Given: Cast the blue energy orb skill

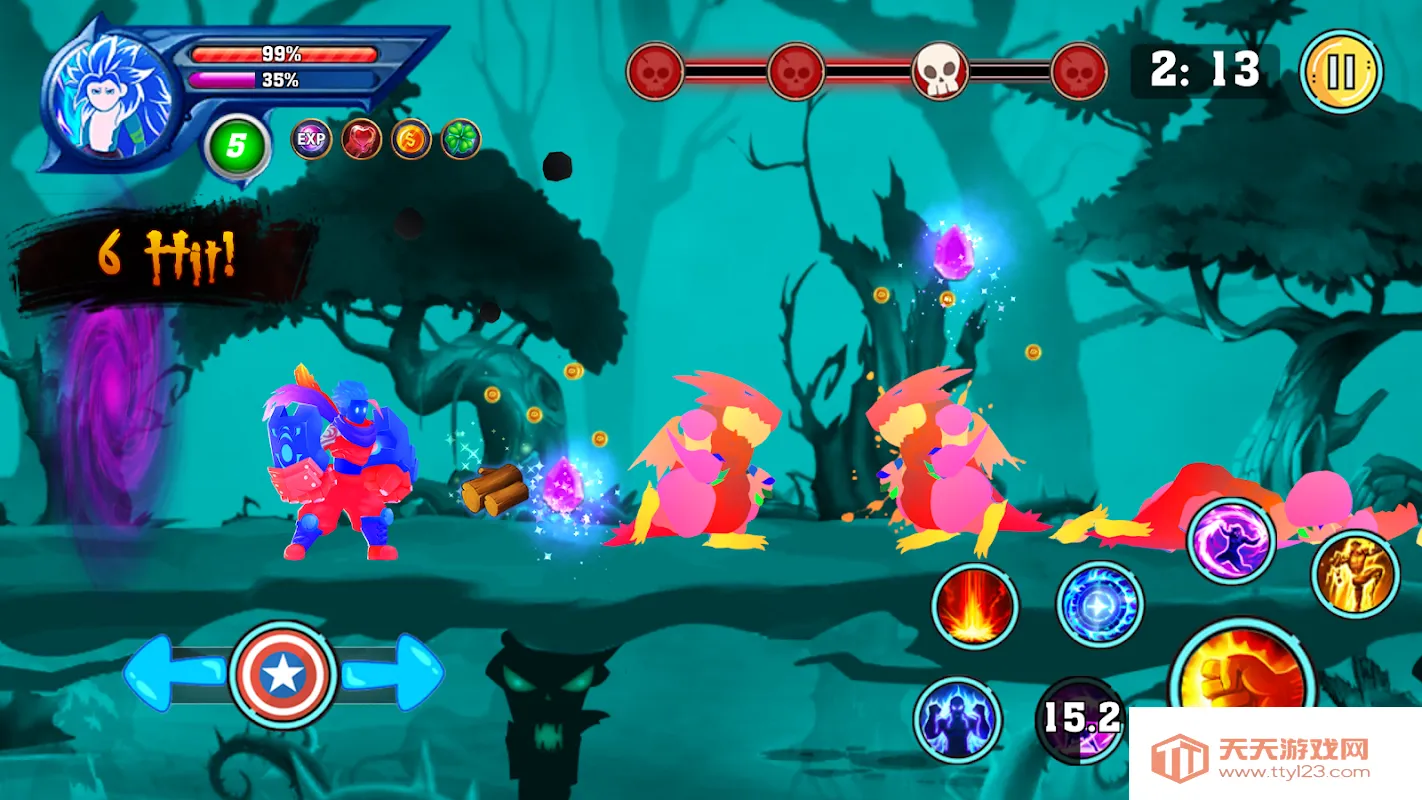Looking at the screenshot, I should pyautogui.click(x=1099, y=606).
